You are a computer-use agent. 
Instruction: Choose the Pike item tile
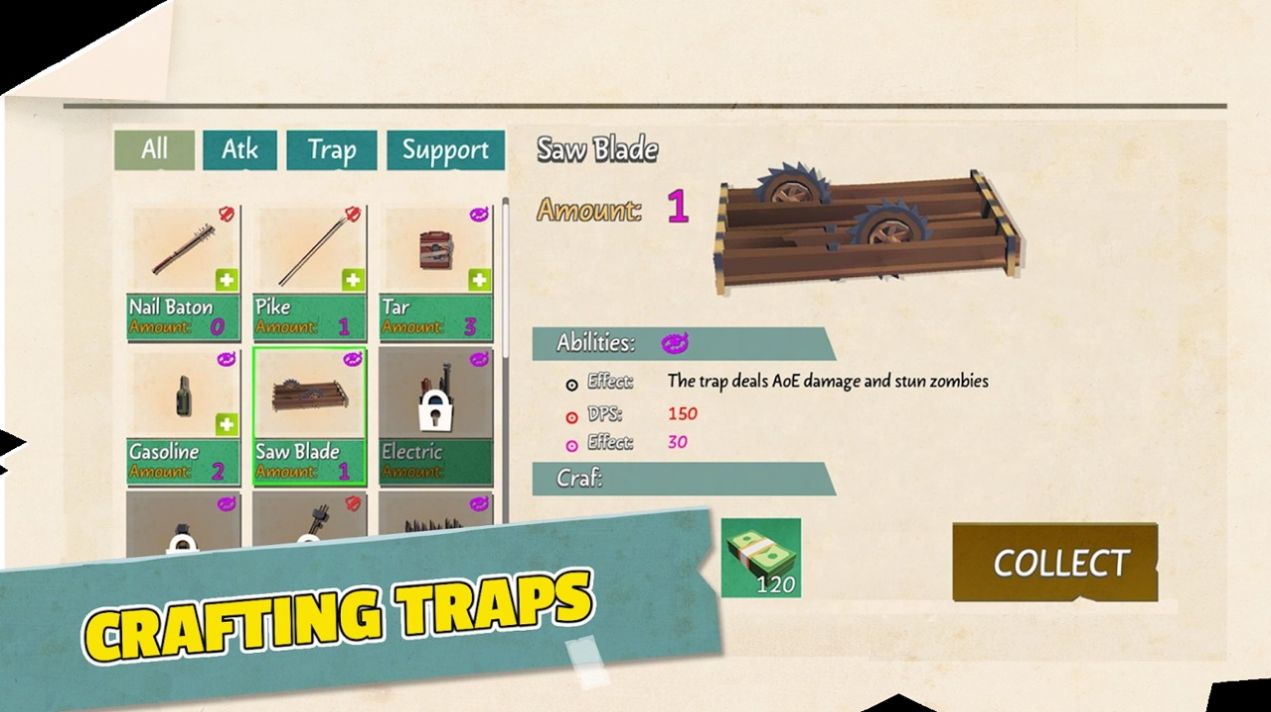tap(309, 259)
